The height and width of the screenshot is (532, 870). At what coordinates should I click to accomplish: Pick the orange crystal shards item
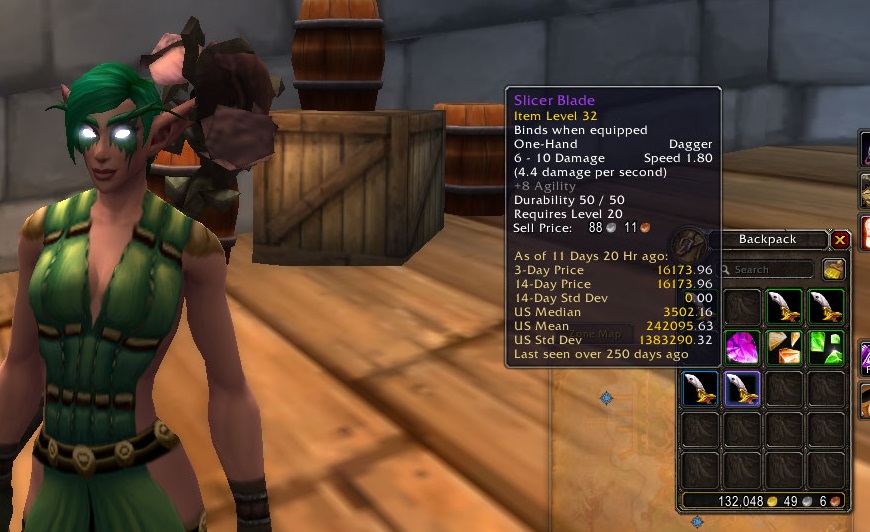click(784, 348)
